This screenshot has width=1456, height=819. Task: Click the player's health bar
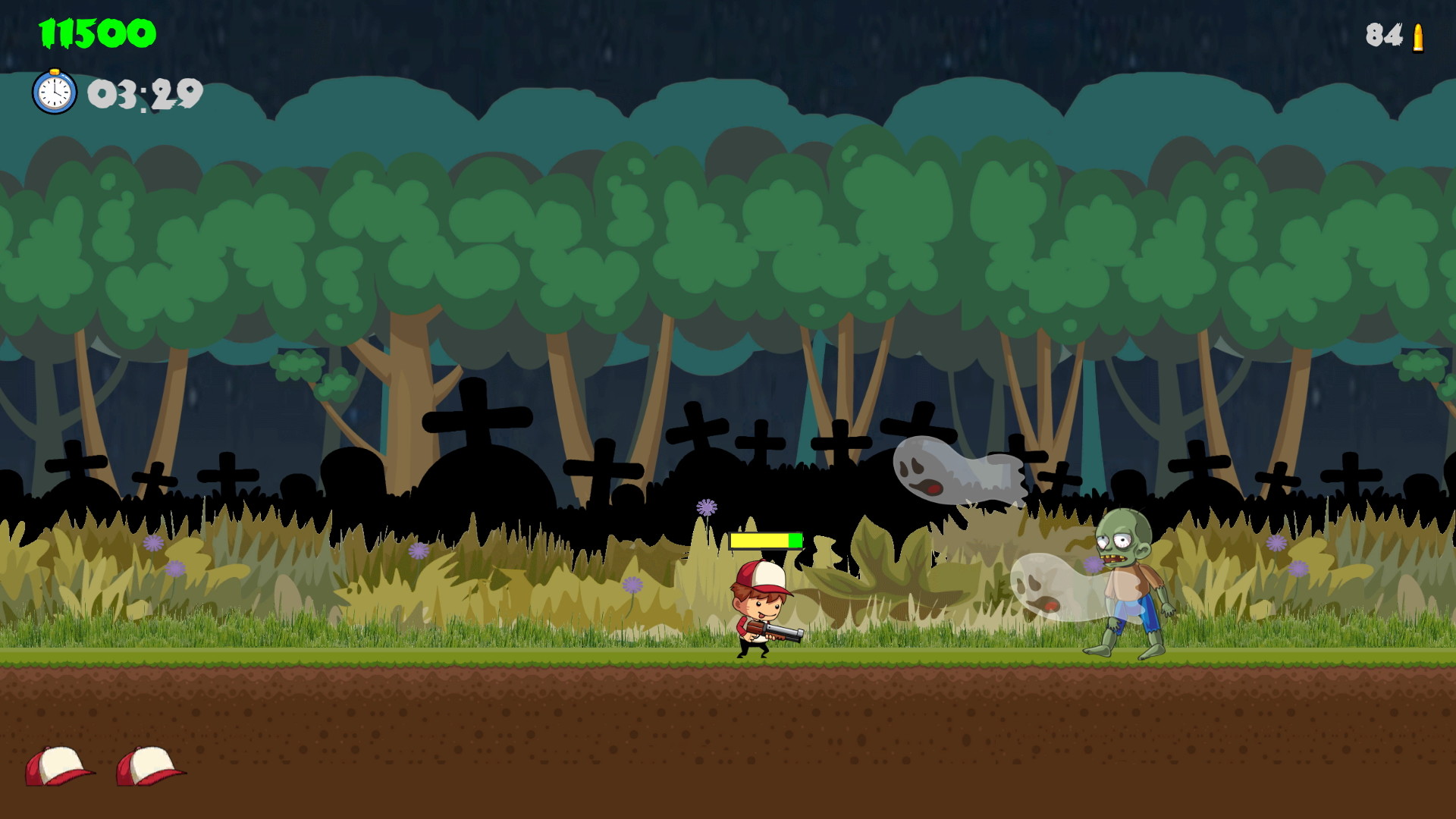[766, 541]
